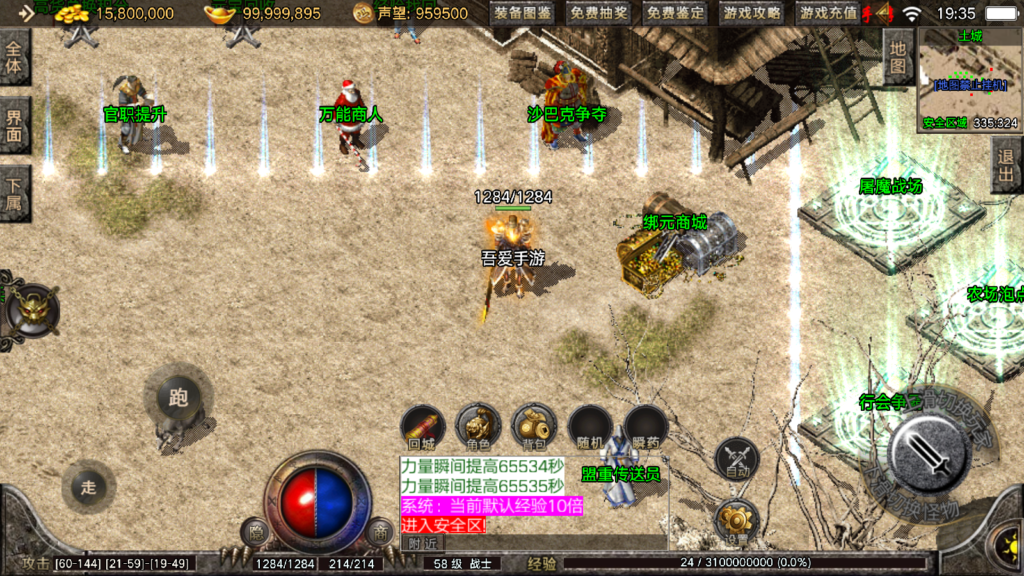The height and width of the screenshot is (576, 1024).
Task: Select the 走 walk movement button
Action: click(x=88, y=487)
